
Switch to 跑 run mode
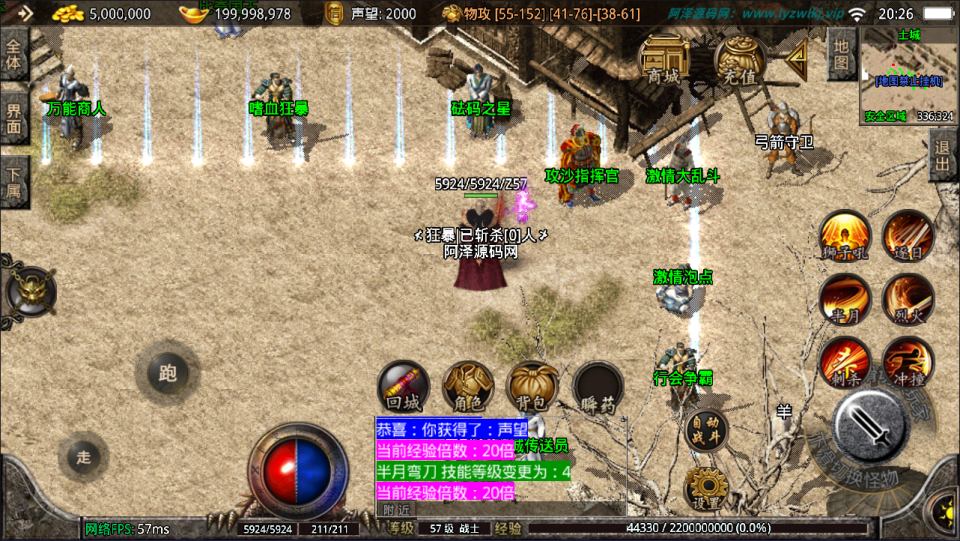click(167, 373)
